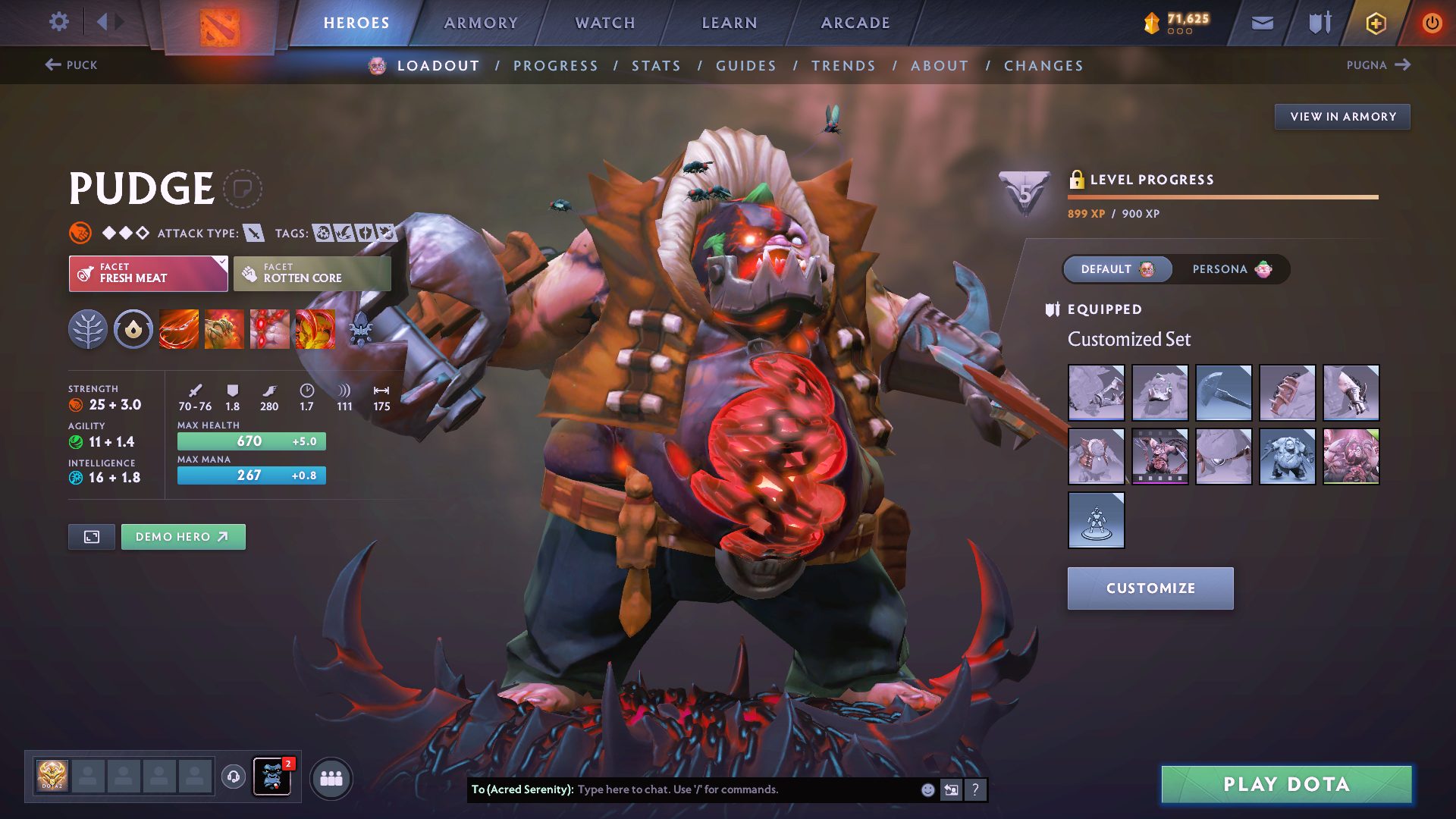Screen dimensions: 1456x819
Task: Select the Arcade tab
Action: pyautogui.click(x=855, y=23)
